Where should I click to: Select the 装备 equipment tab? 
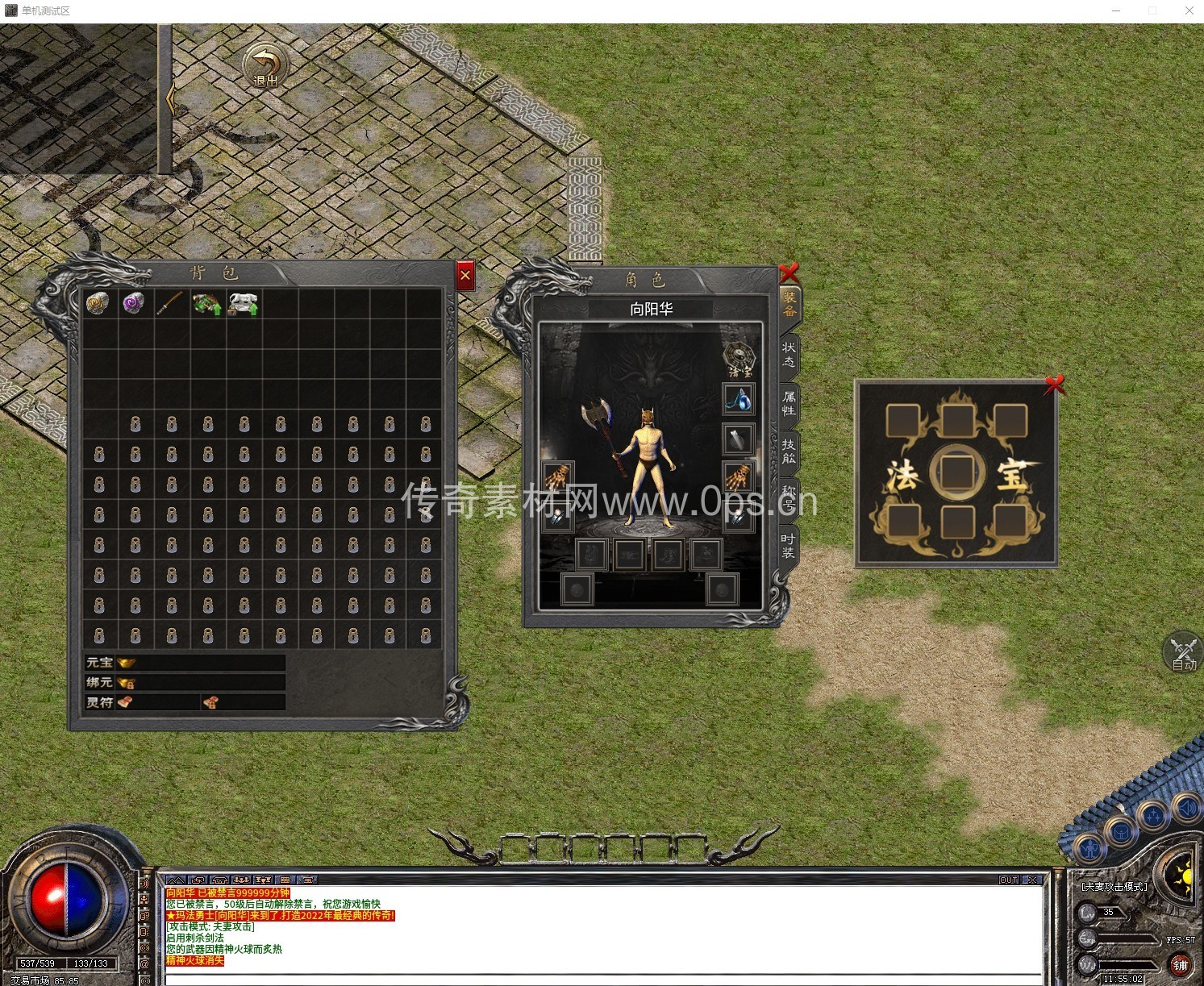pyautogui.click(x=789, y=305)
